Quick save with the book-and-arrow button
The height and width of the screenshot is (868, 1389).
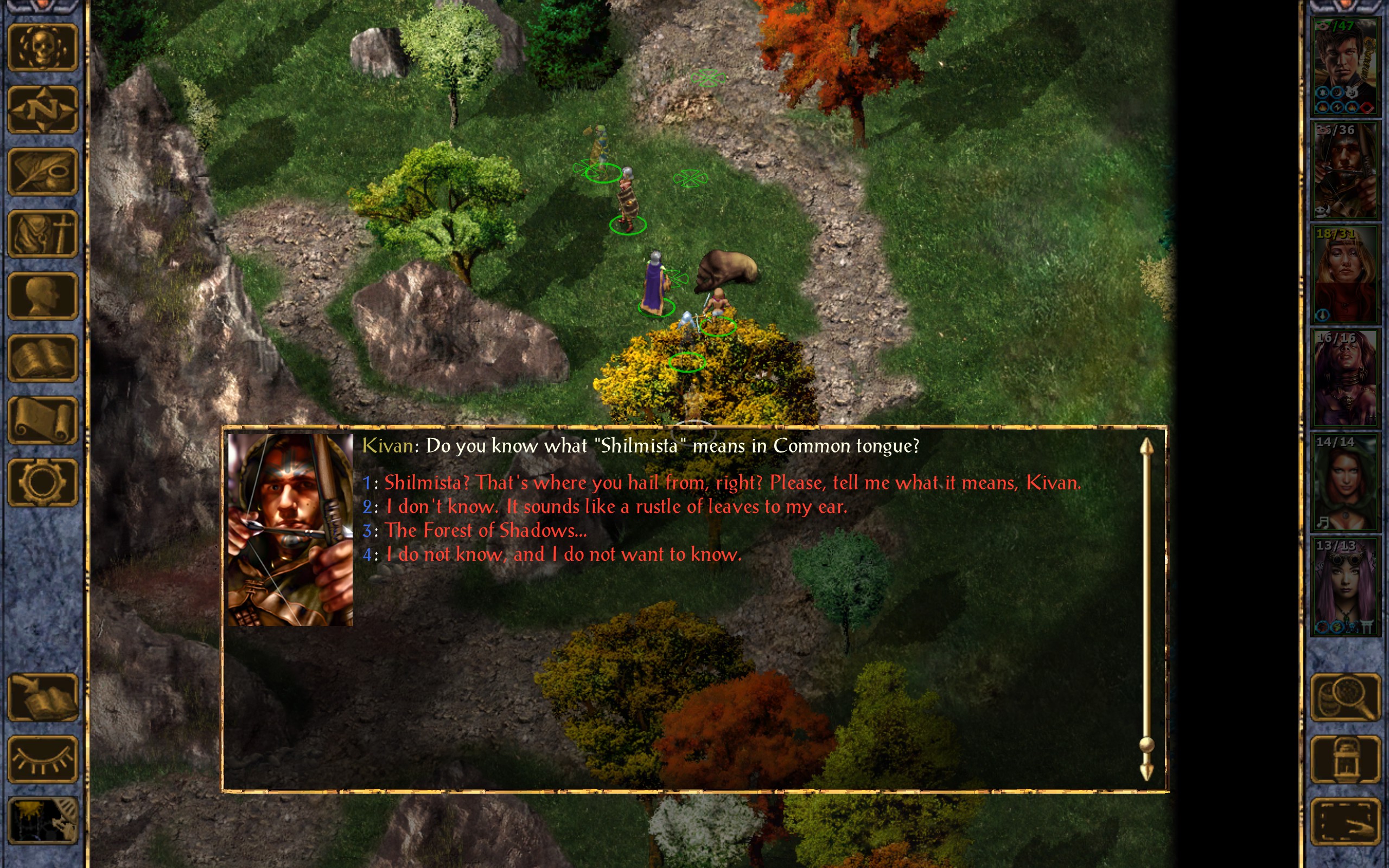42,698
